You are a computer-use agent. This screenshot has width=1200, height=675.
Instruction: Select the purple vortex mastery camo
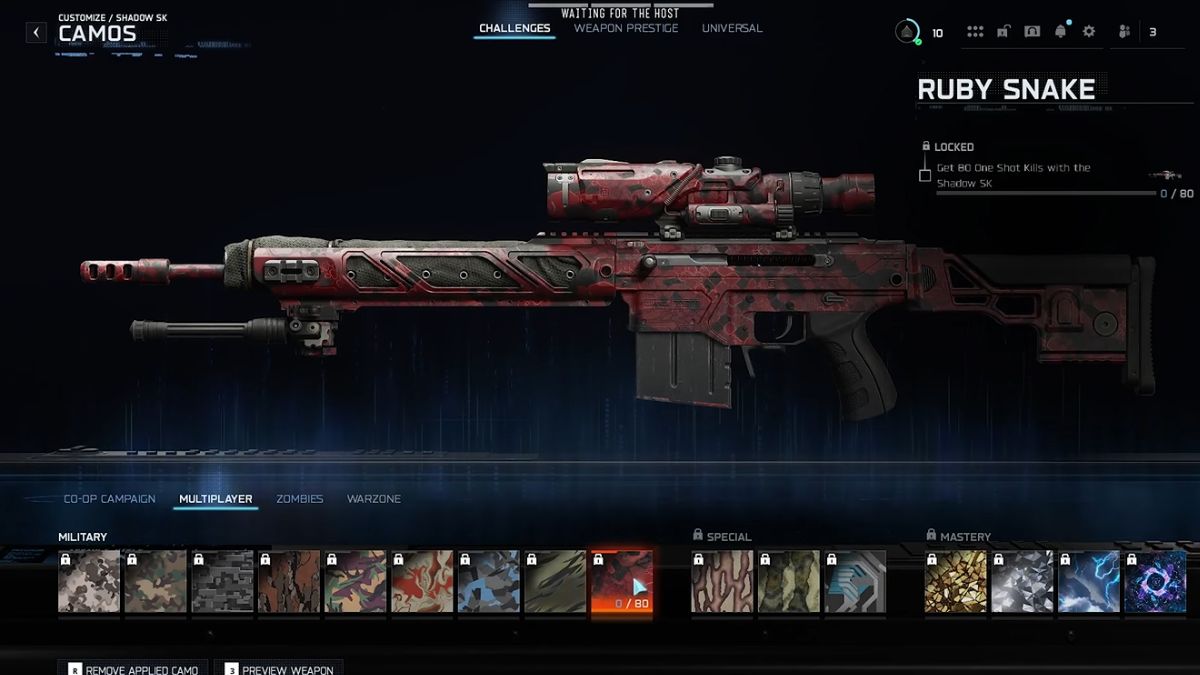1155,582
